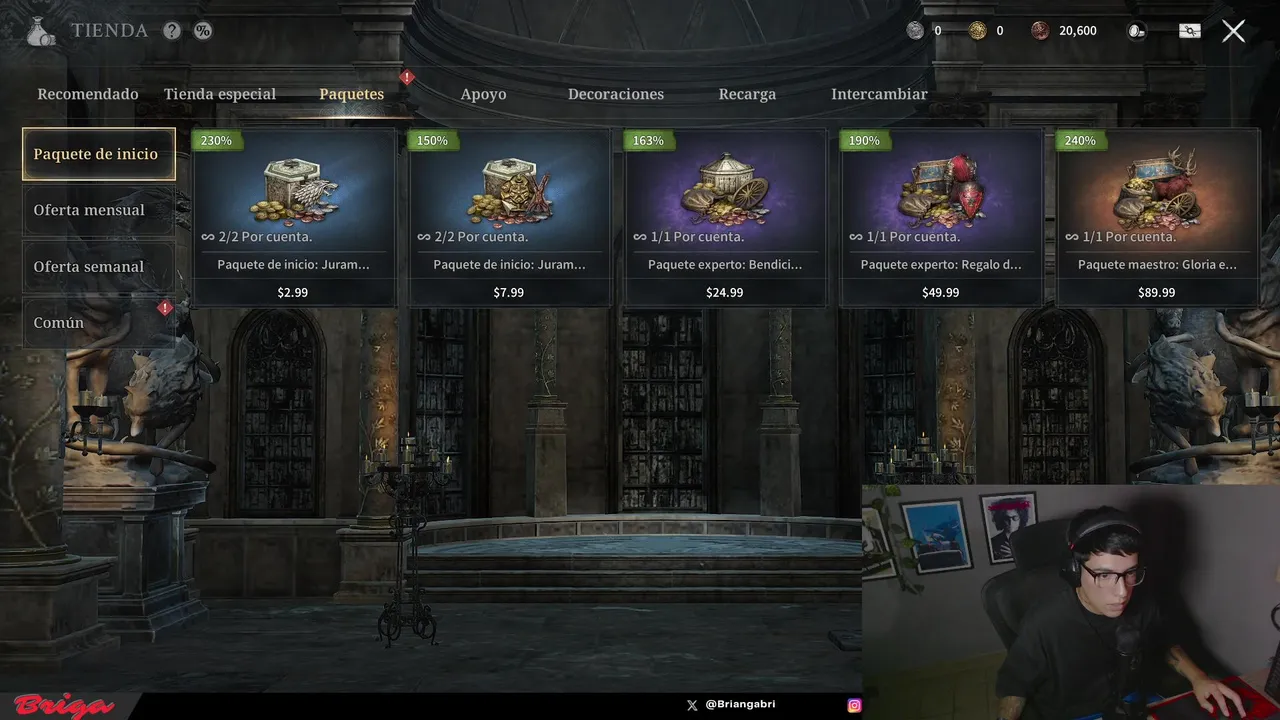Open the Recarga tab
Screen dimensions: 1280x720
[x=747, y=94]
